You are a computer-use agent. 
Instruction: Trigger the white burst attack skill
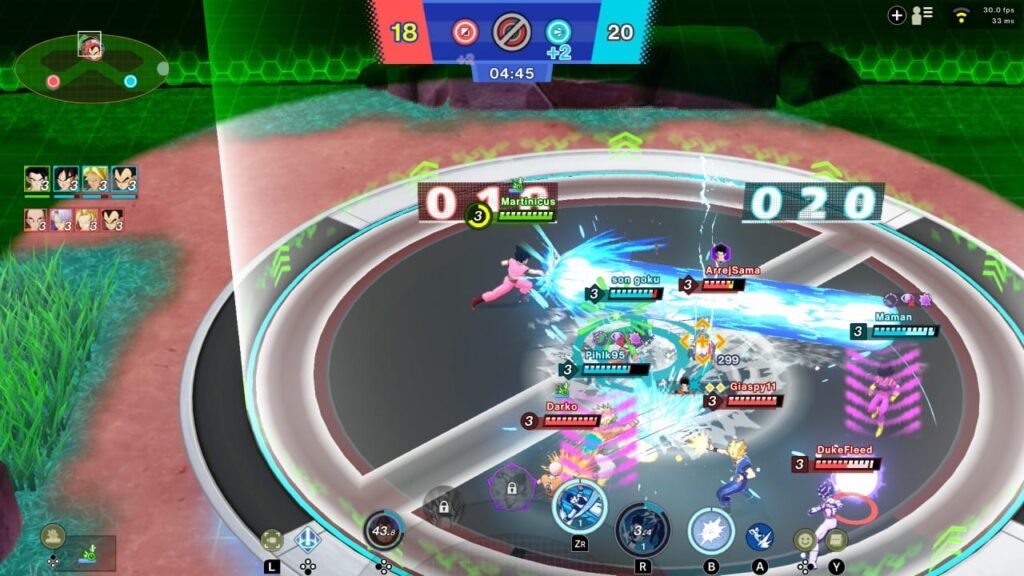[710, 530]
